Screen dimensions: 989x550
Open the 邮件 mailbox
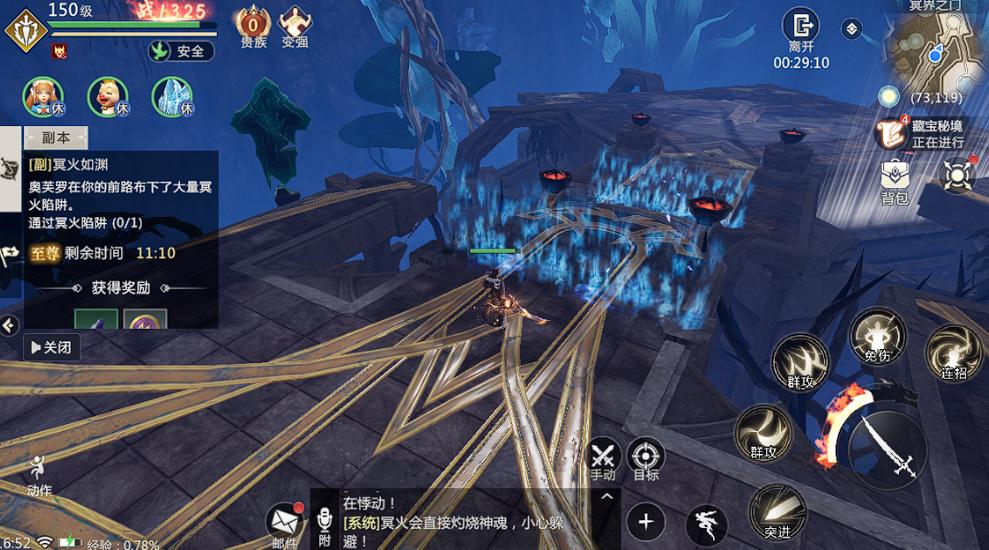[285, 522]
